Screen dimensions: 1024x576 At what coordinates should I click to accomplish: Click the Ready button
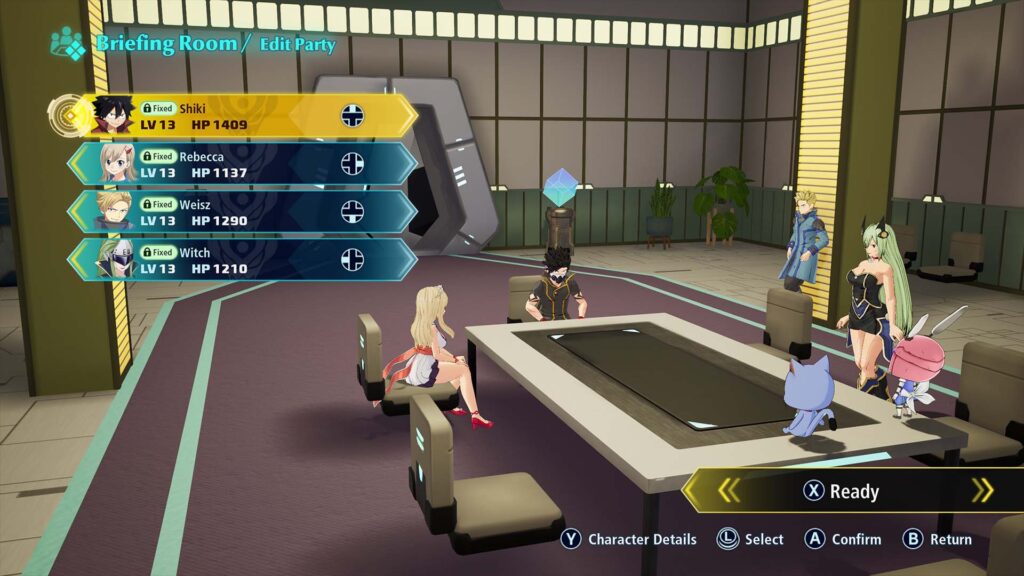[842, 491]
